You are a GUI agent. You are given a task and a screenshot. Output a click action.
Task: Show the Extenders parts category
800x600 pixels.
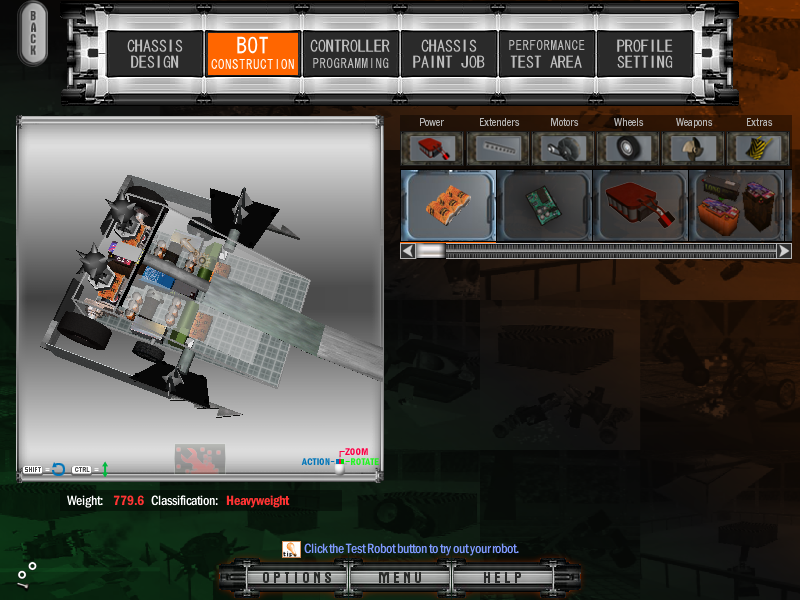coord(498,148)
